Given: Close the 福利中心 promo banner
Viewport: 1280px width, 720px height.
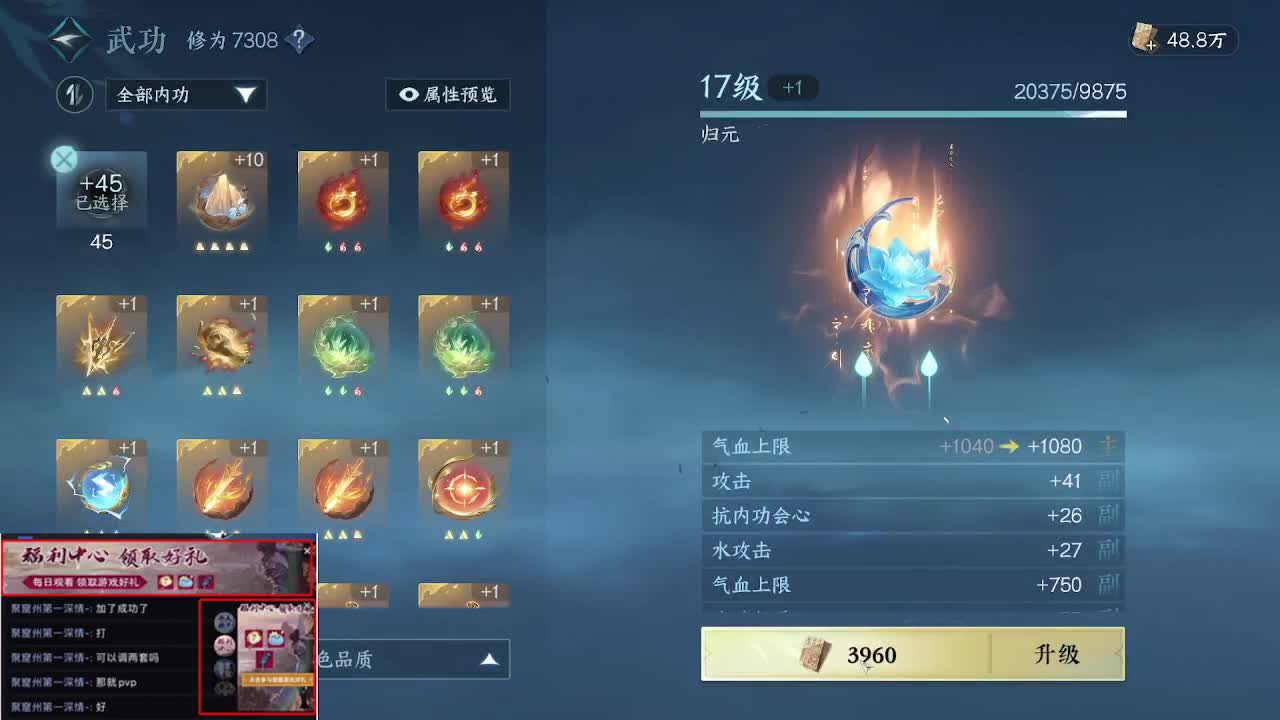Looking at the screenshot, I should pos(307,550).
